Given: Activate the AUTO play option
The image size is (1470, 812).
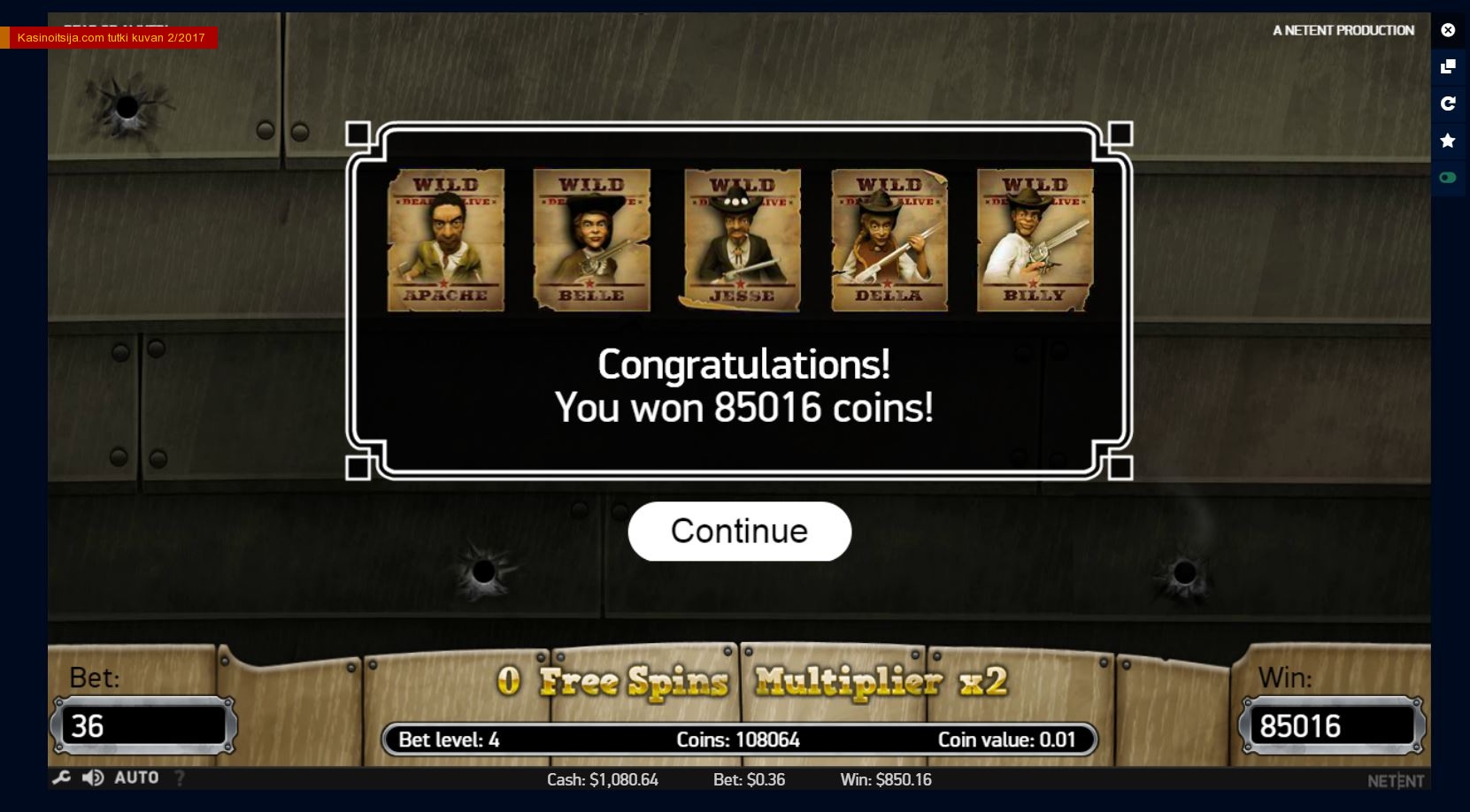Looking at the screenshot, I should coord(136,778).
